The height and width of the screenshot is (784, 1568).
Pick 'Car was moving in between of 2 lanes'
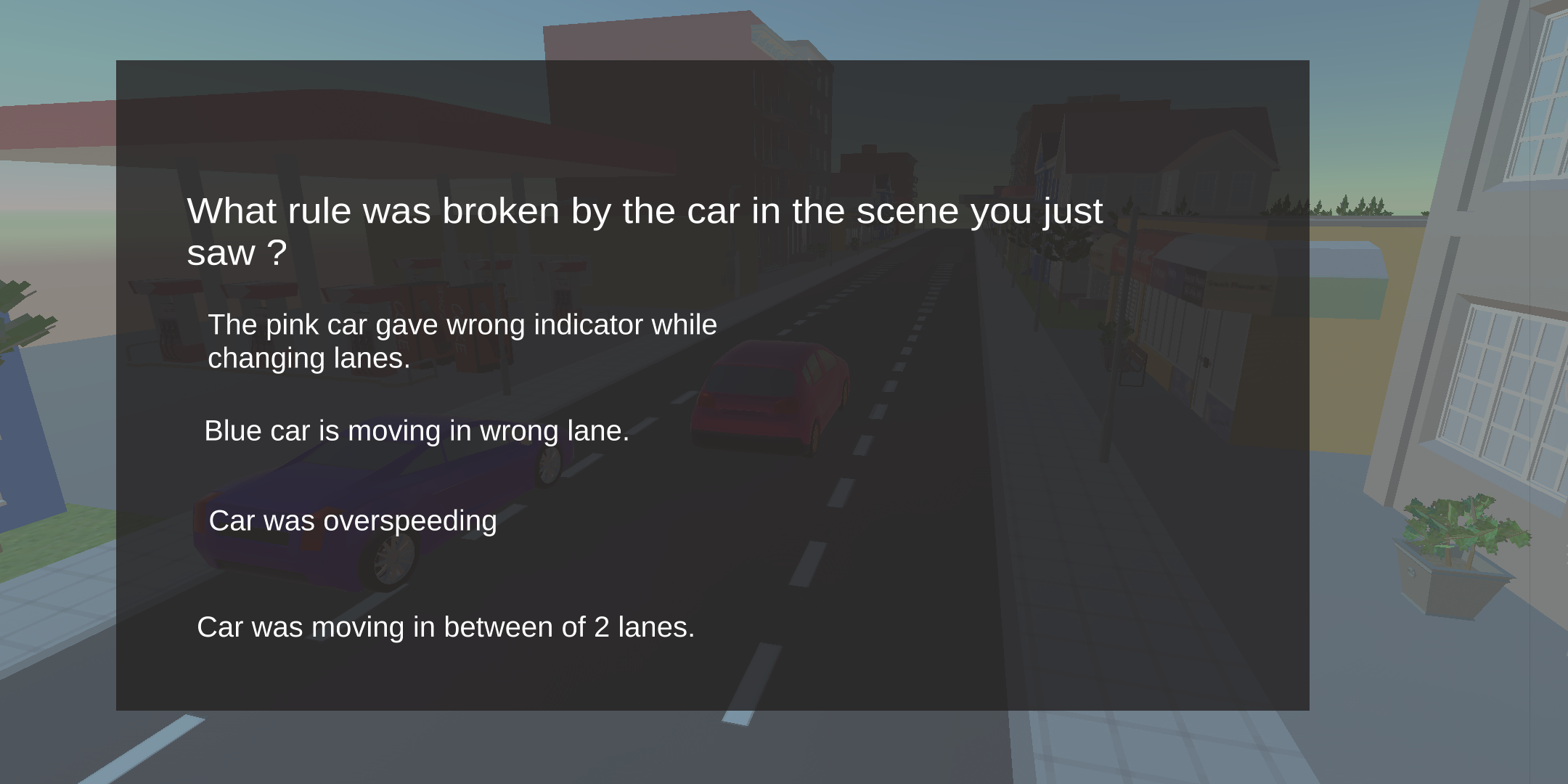446,626
